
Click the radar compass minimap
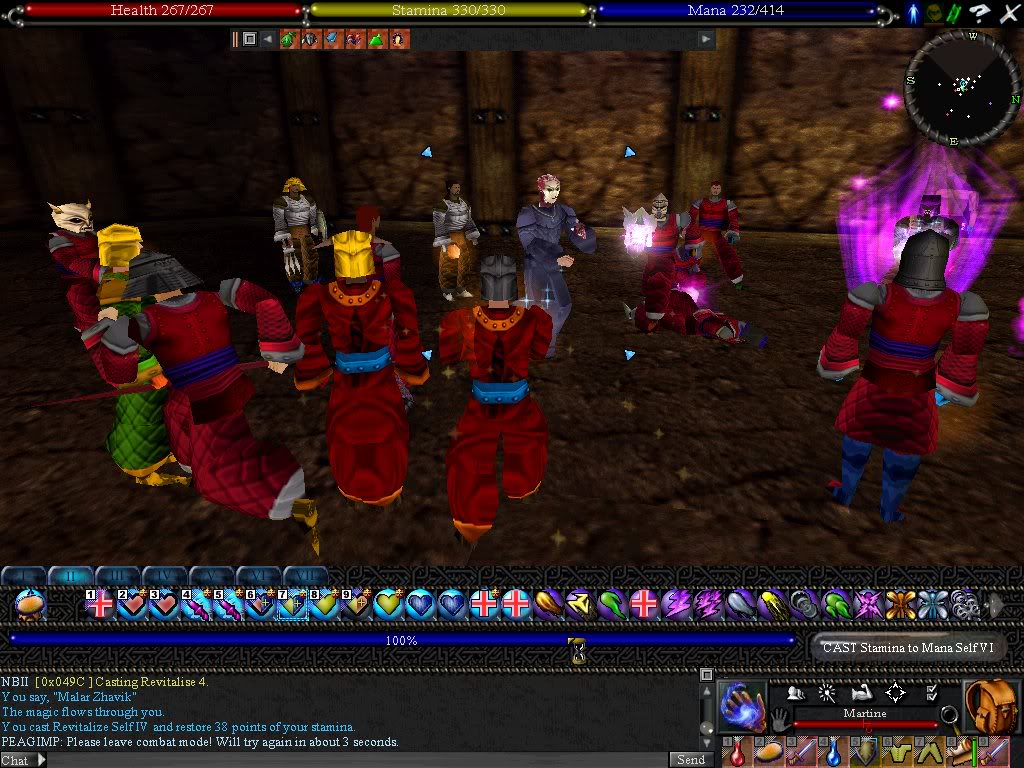[962, 87]
